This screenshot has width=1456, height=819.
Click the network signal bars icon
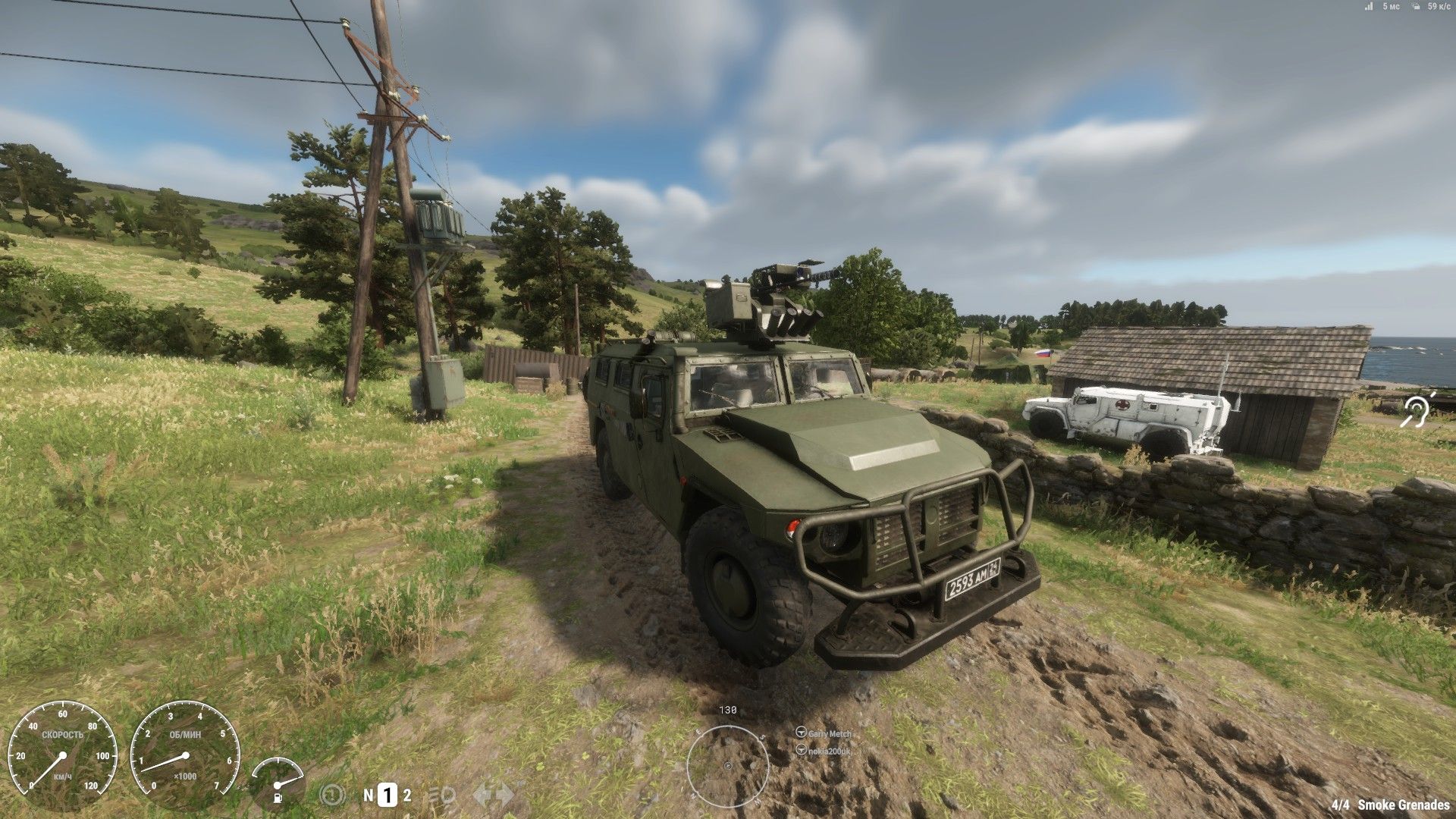click(1369, 7)
